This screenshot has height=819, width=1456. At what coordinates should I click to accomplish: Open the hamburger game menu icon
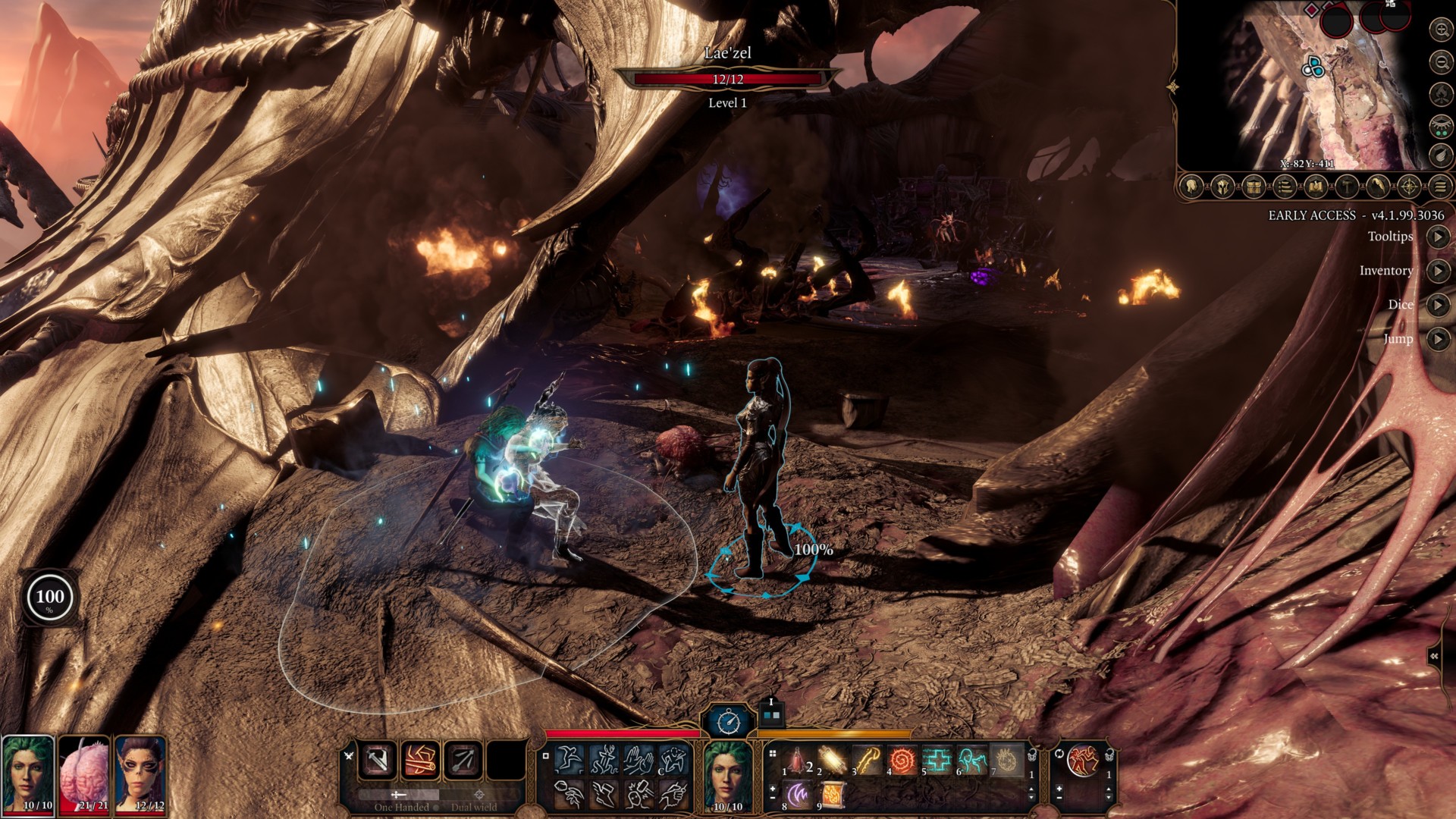pyautogui.click(x=1440, y=186)
